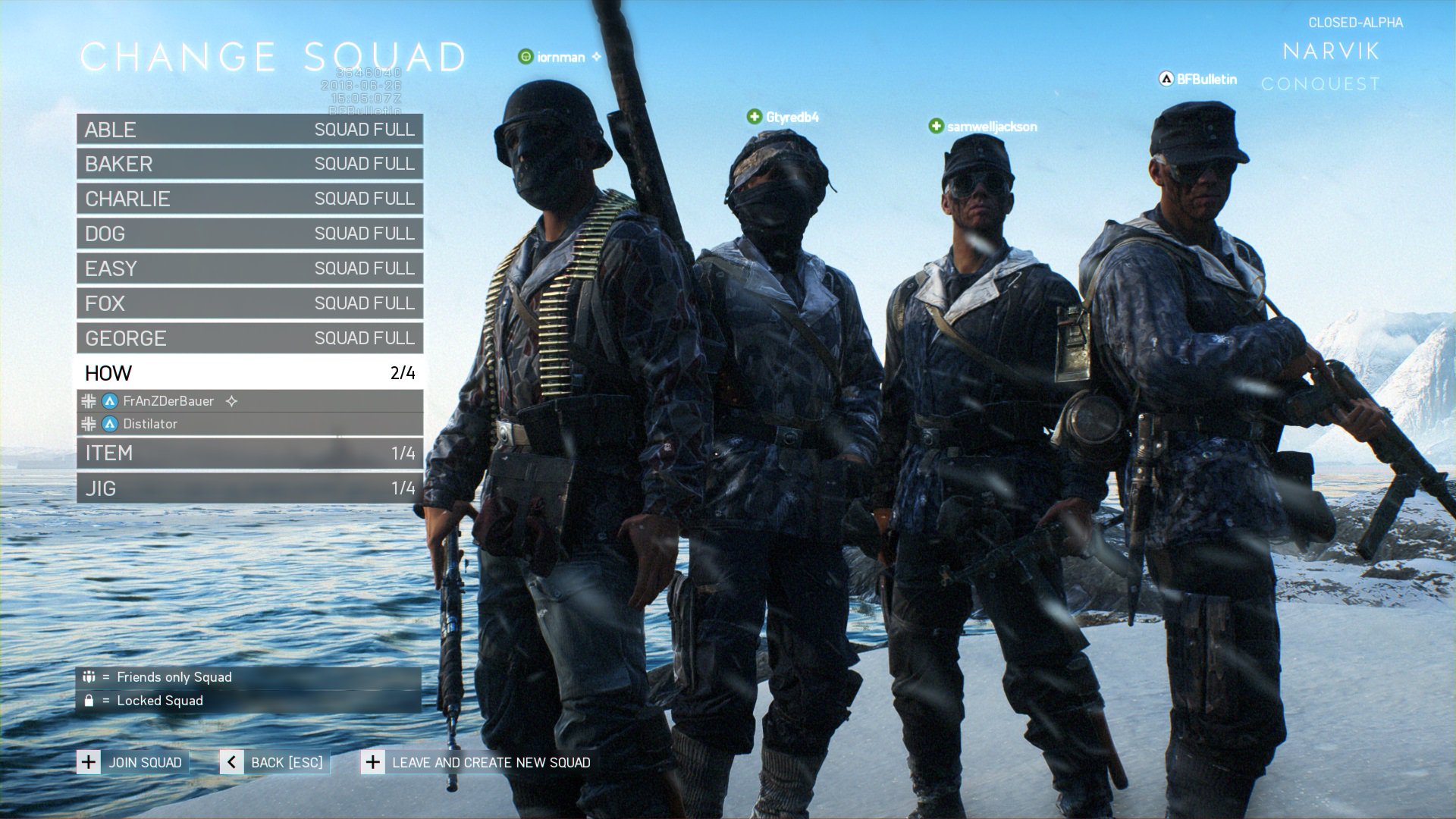1456x819 pixels.
Task: Select the FOX squad entry
Action: click(249, 303)
